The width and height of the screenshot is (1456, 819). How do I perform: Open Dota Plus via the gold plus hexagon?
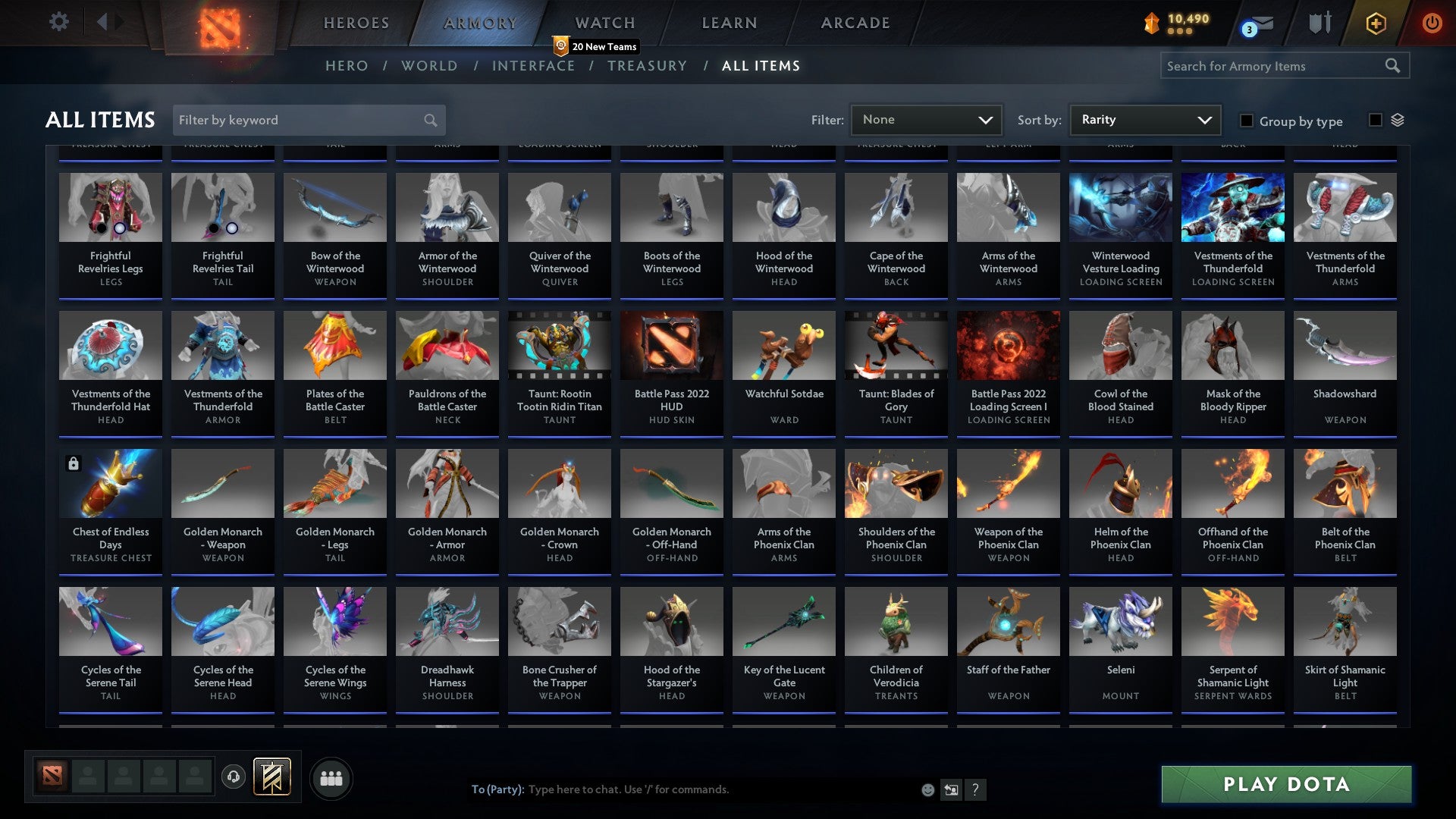point(1375,23)
